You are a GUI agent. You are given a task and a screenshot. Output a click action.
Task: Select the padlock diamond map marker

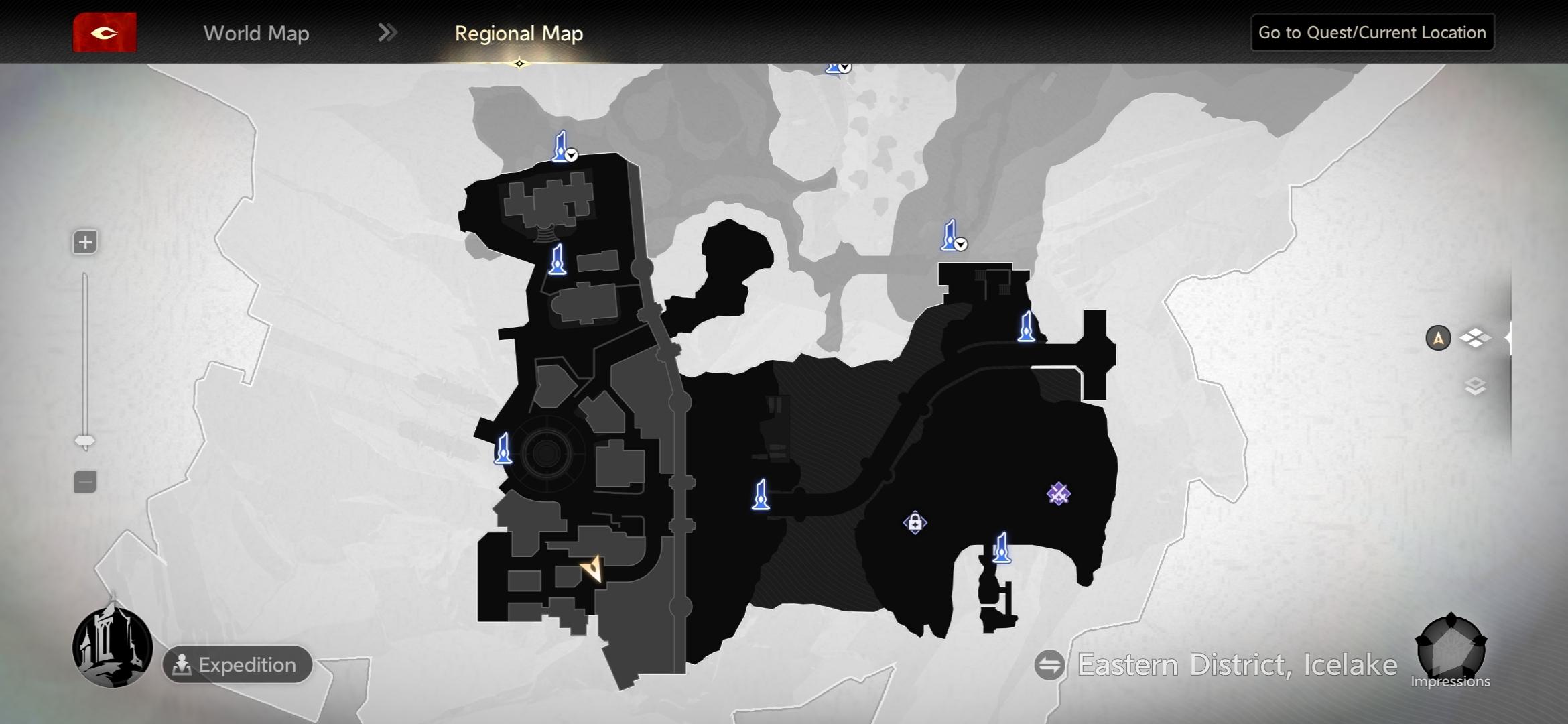point(915,522)
